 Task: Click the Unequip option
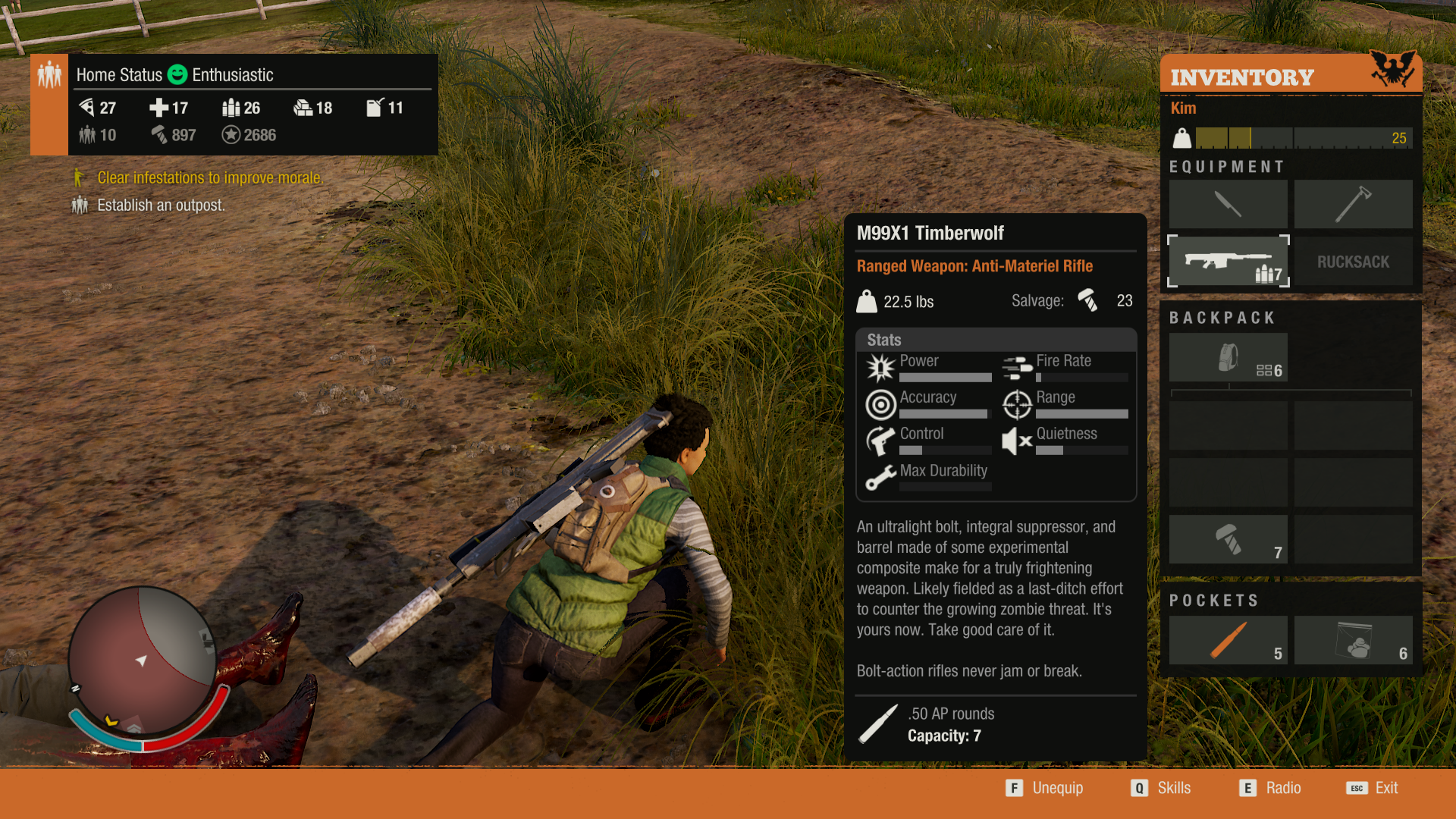(x=1046, y=788)
